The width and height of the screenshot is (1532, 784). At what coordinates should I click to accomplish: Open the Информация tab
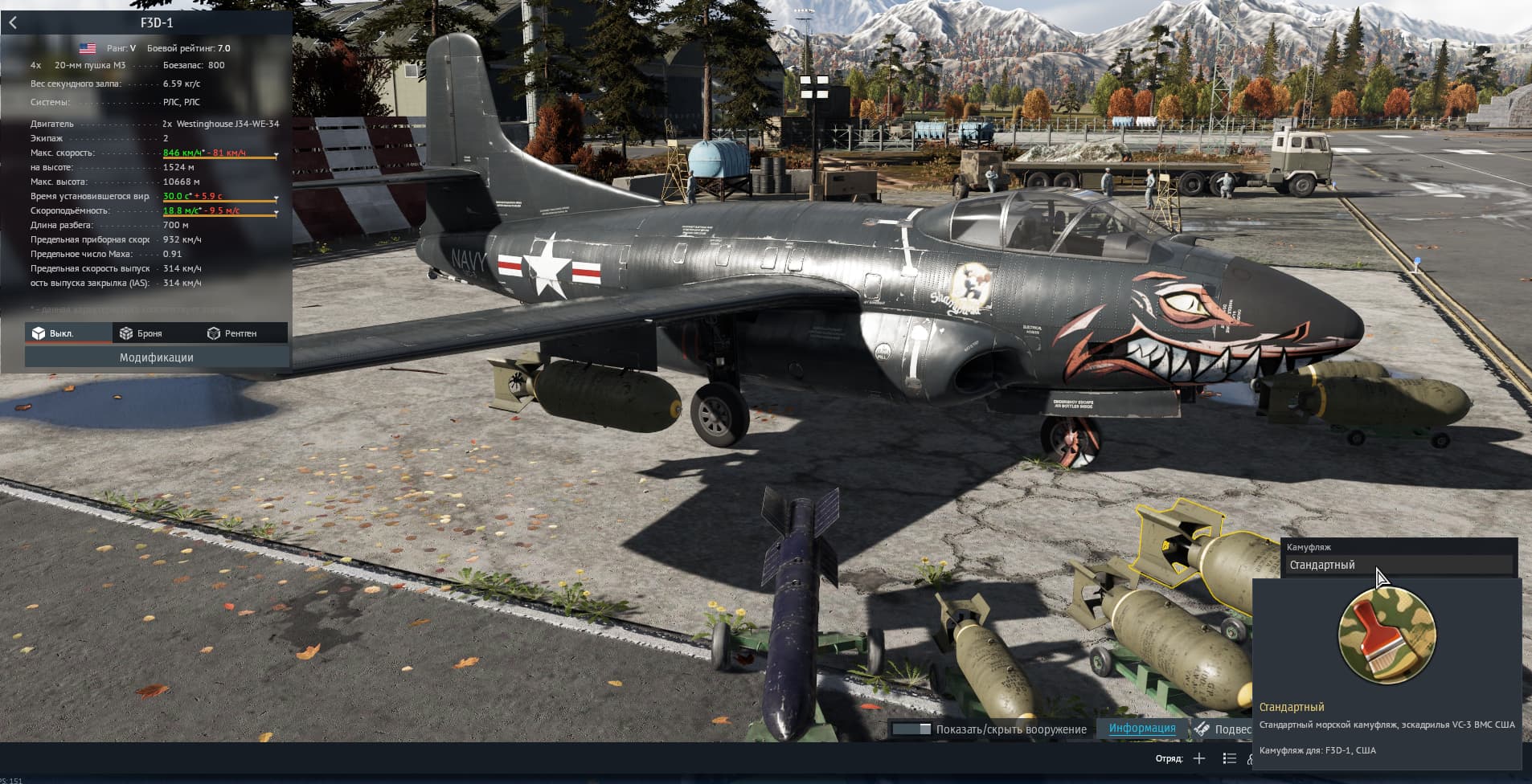(x=1141, y=729)
